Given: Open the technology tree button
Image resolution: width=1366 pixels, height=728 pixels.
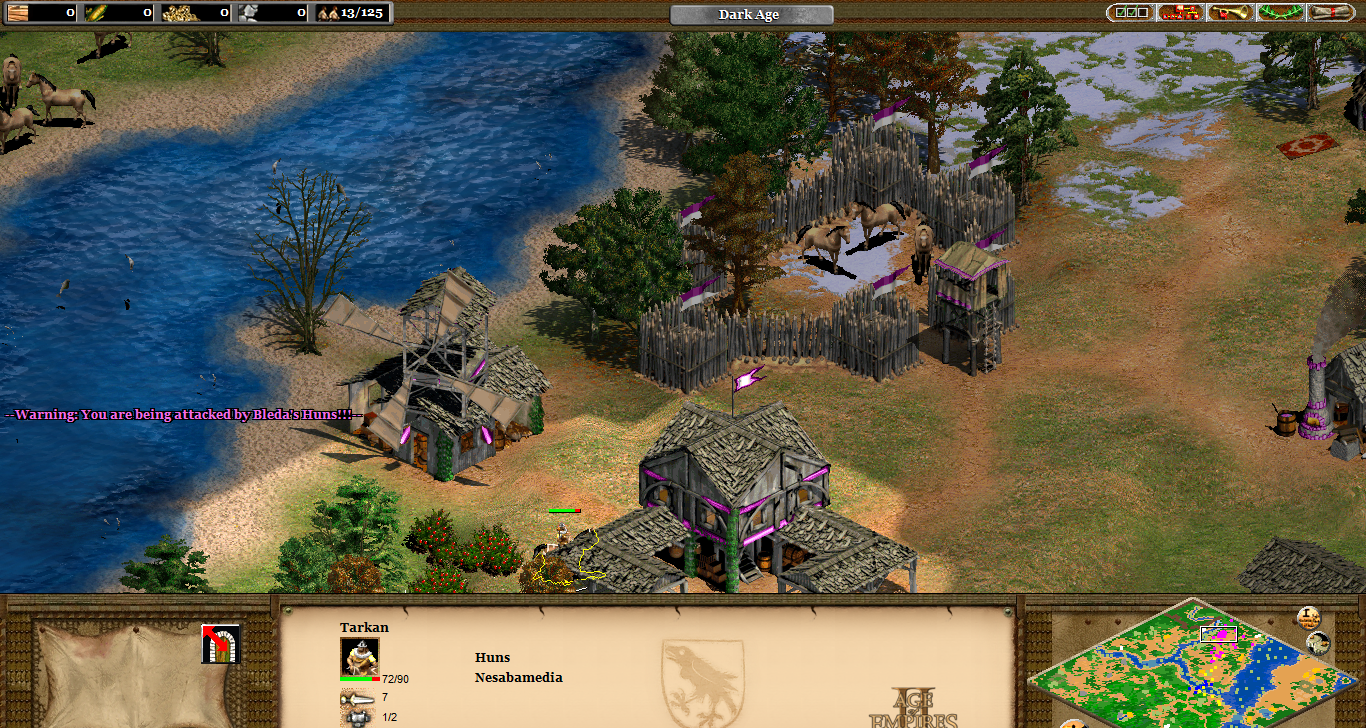Looking at the screenshot, I should pos(1180,13).
